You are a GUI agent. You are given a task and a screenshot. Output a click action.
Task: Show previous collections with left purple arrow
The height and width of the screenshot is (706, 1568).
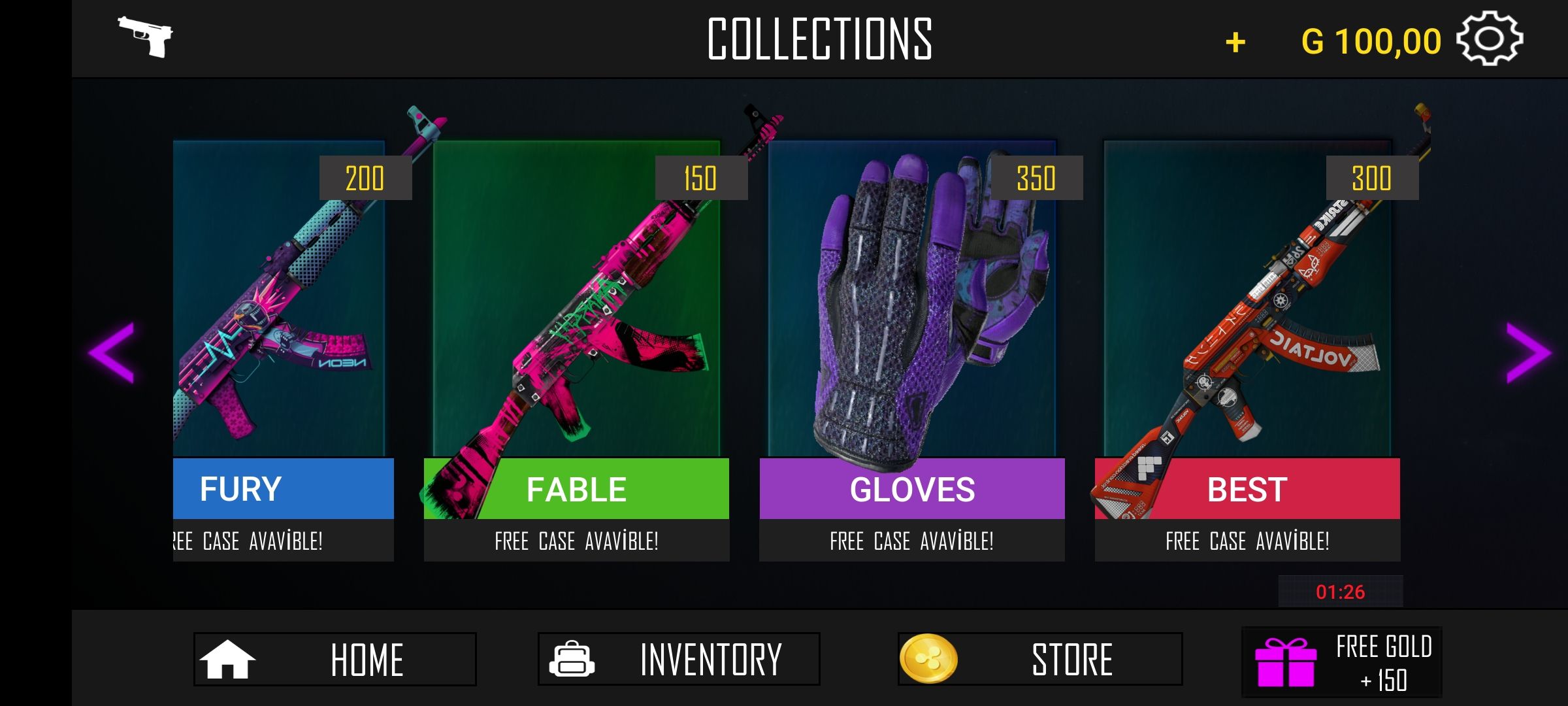[x=112, y=352]
